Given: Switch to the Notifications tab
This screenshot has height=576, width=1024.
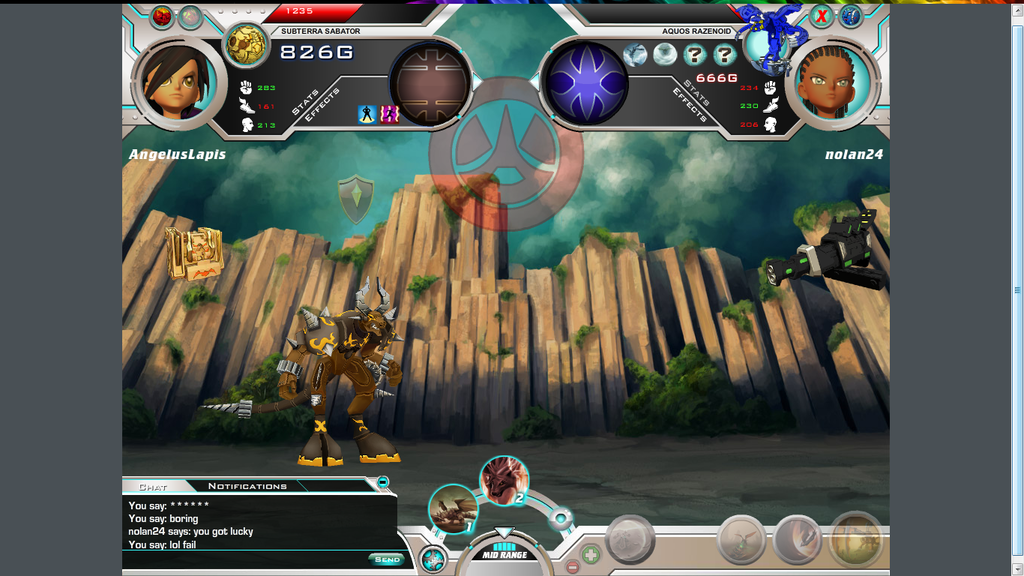Looking at the screenshot, I should click(x=247, y=486).
